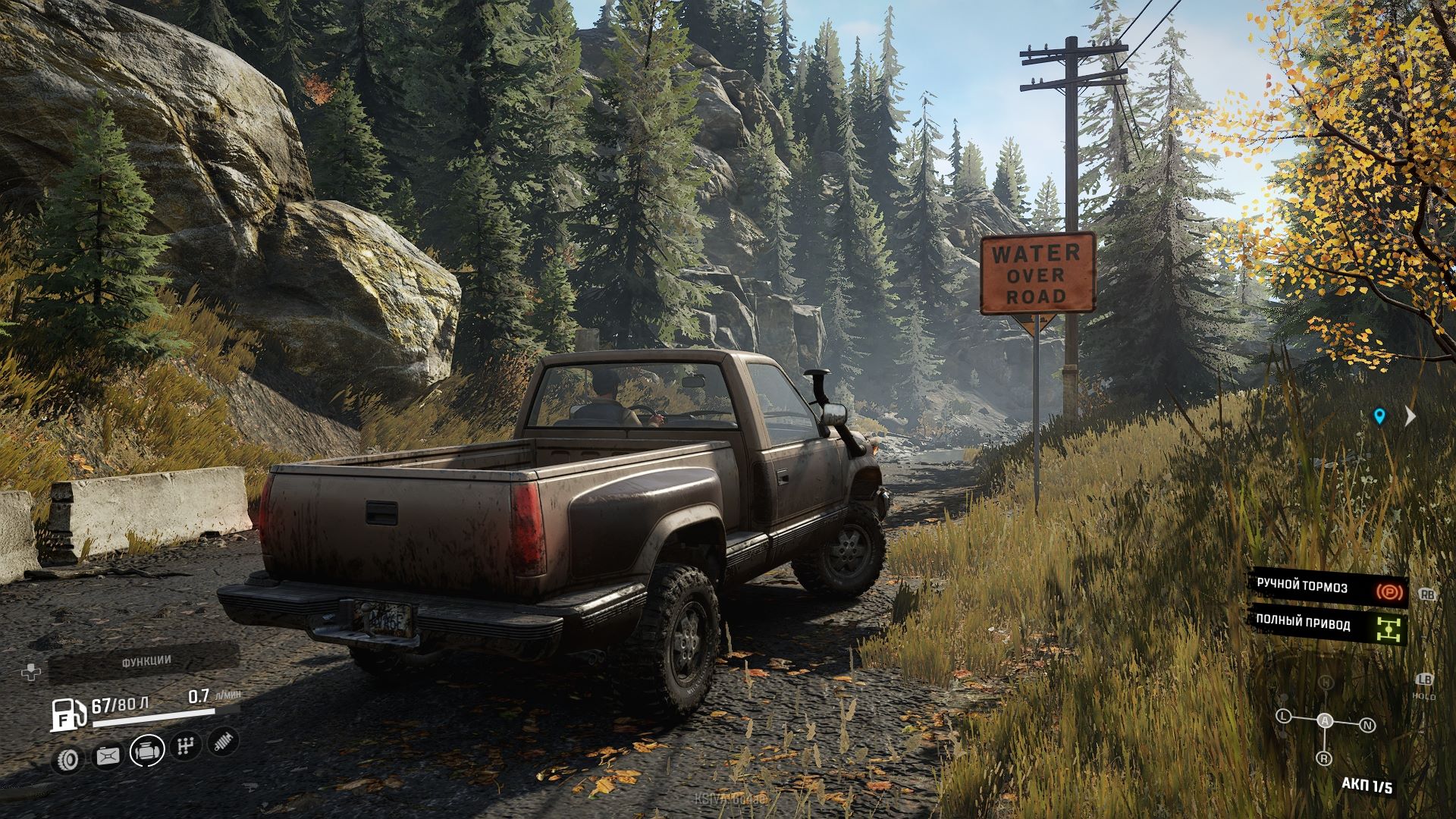Select the highlighted engine status icon
Viewport: 1456px width, 819px height.
pyautogui.click(x=146, y=750)
